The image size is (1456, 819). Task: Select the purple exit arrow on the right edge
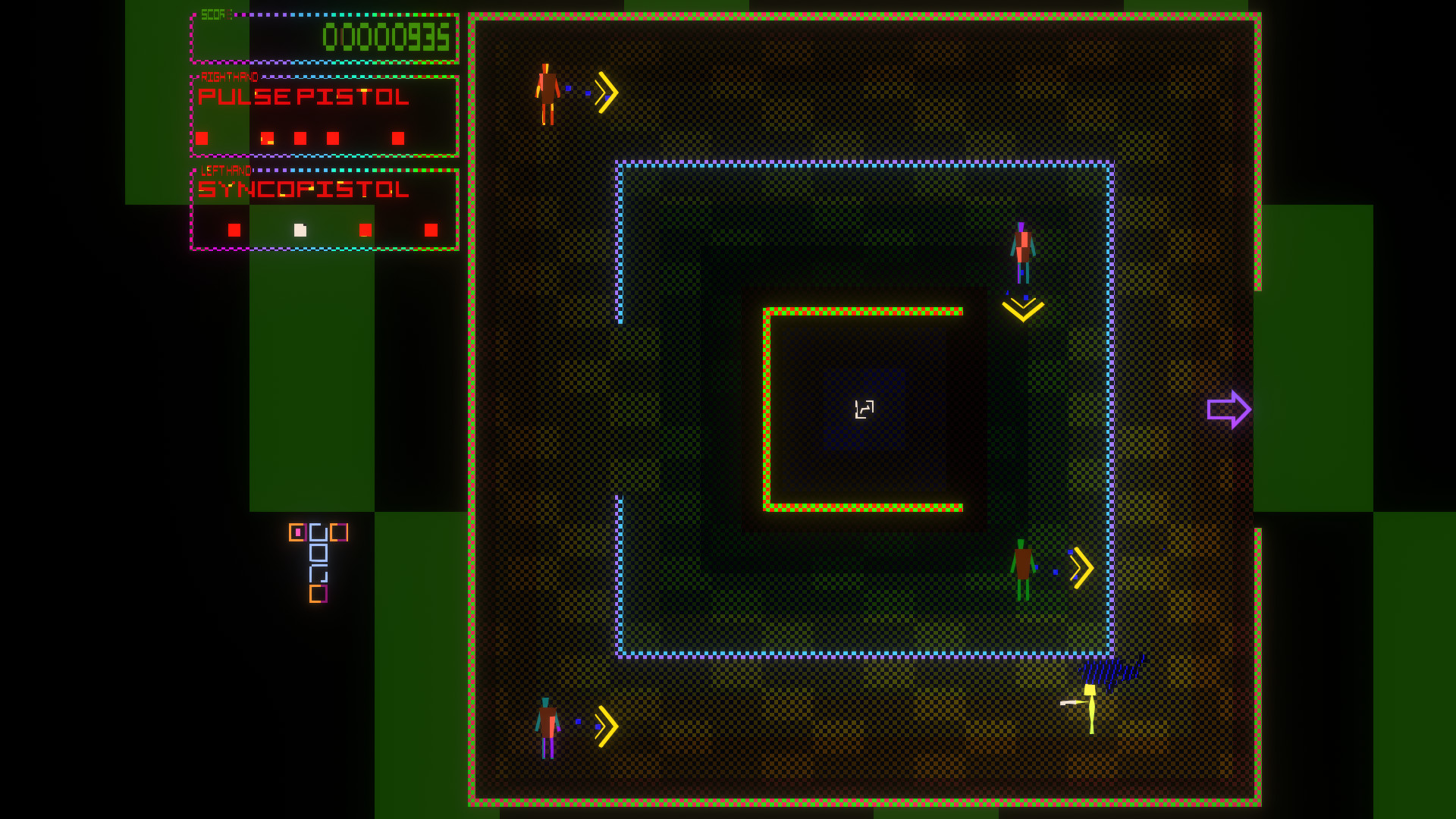(1228, 409)
